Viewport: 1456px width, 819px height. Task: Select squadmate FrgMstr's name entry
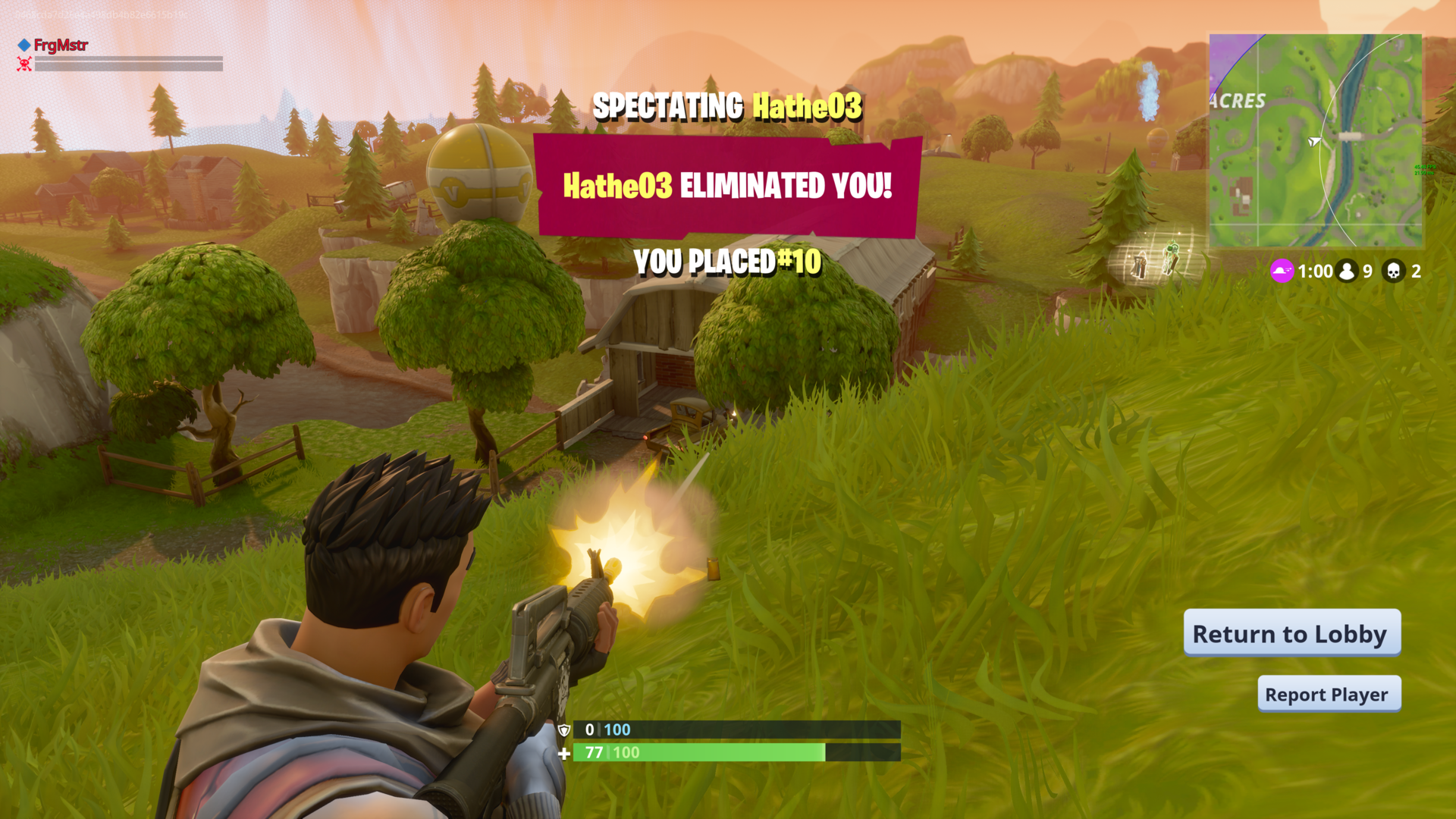point(61,45)
